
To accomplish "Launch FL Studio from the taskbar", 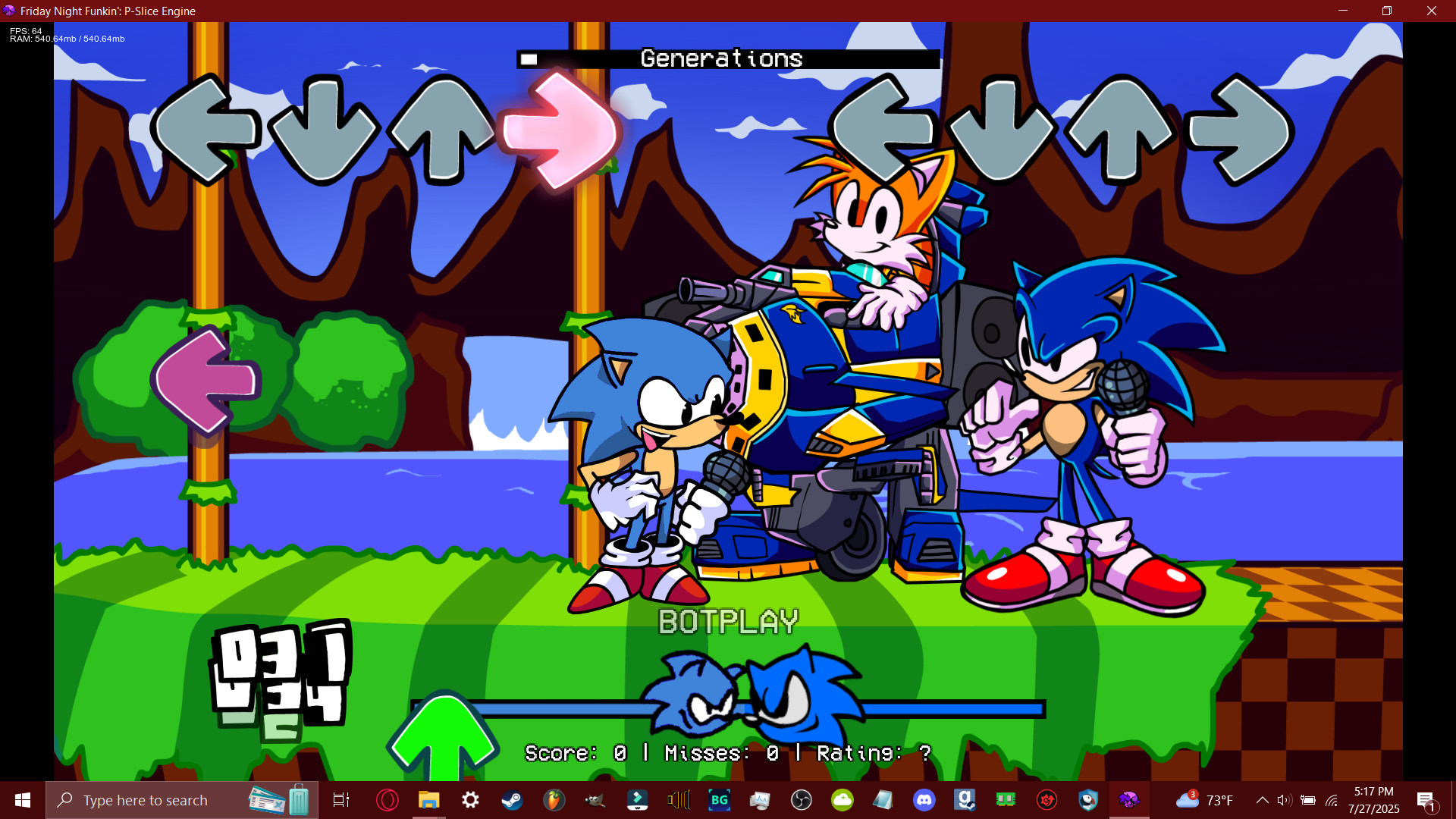I will click(x=553, y=799).
